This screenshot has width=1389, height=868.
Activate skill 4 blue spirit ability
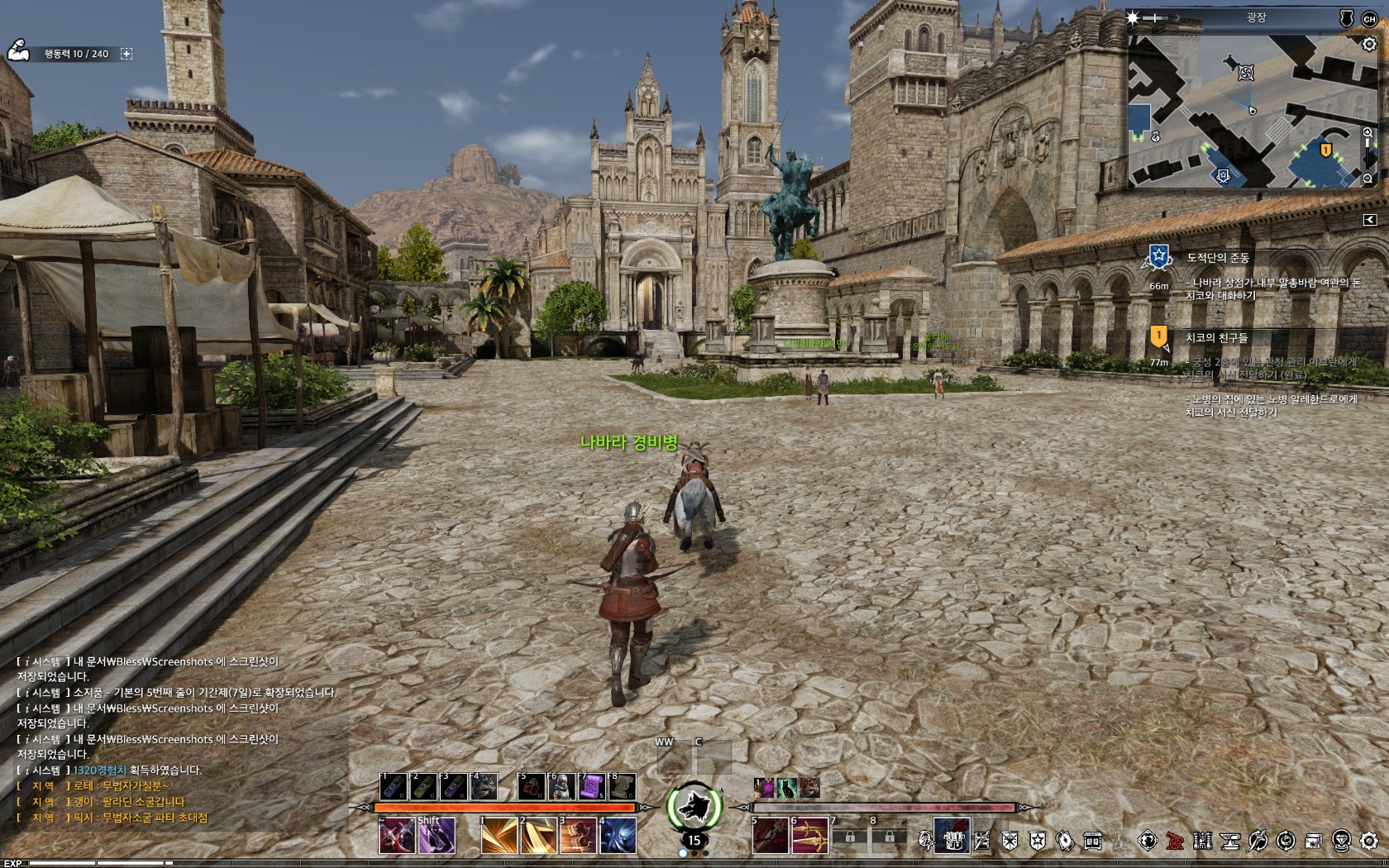618,836
